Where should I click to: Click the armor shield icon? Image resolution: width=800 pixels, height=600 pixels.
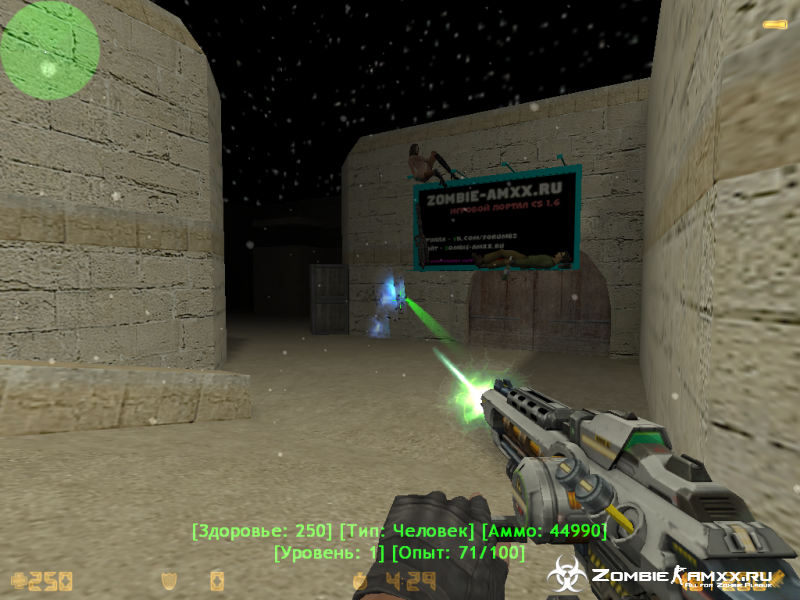(171, 580)
